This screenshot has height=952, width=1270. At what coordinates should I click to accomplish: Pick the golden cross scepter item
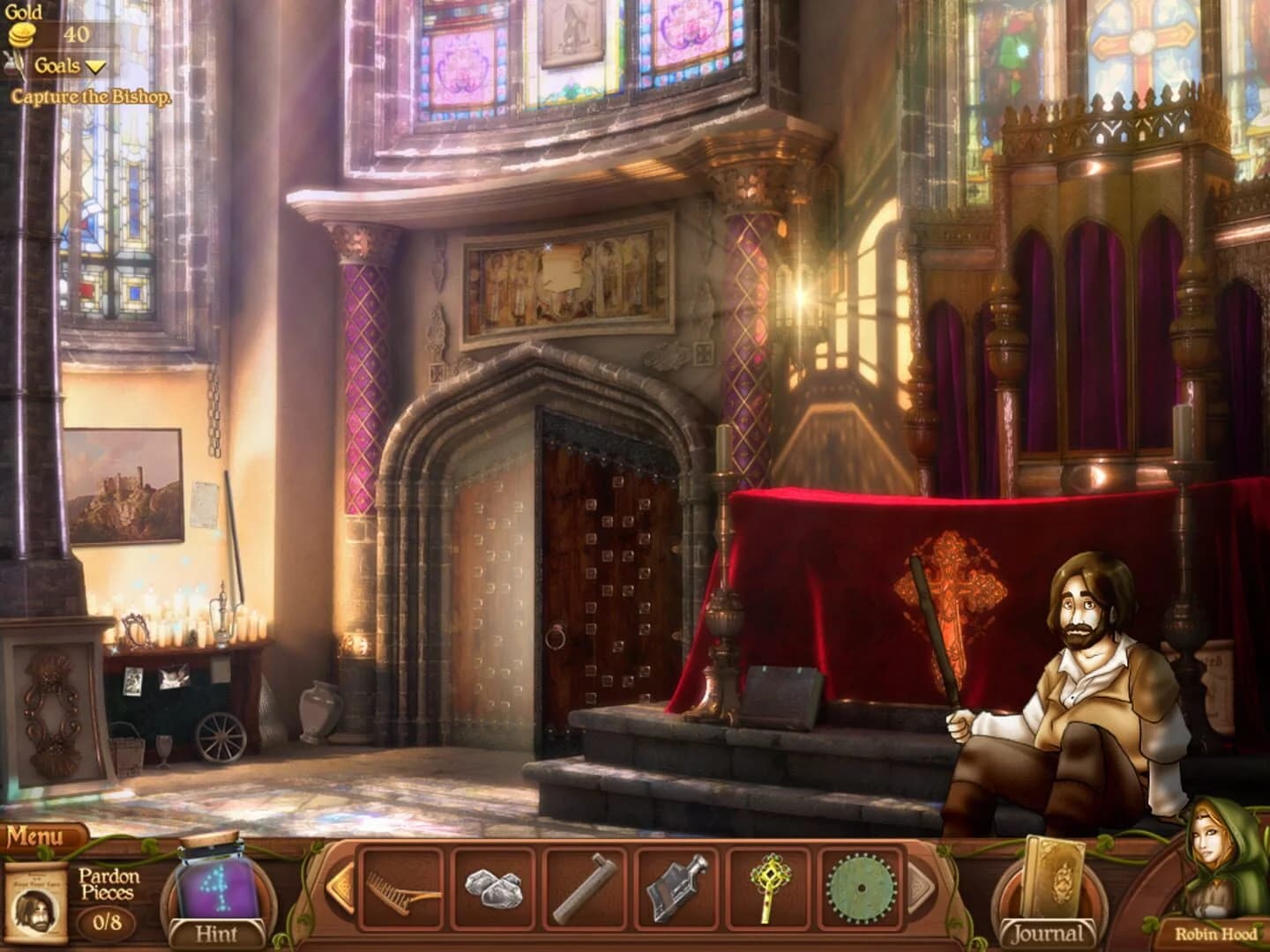tap(769, 890)
